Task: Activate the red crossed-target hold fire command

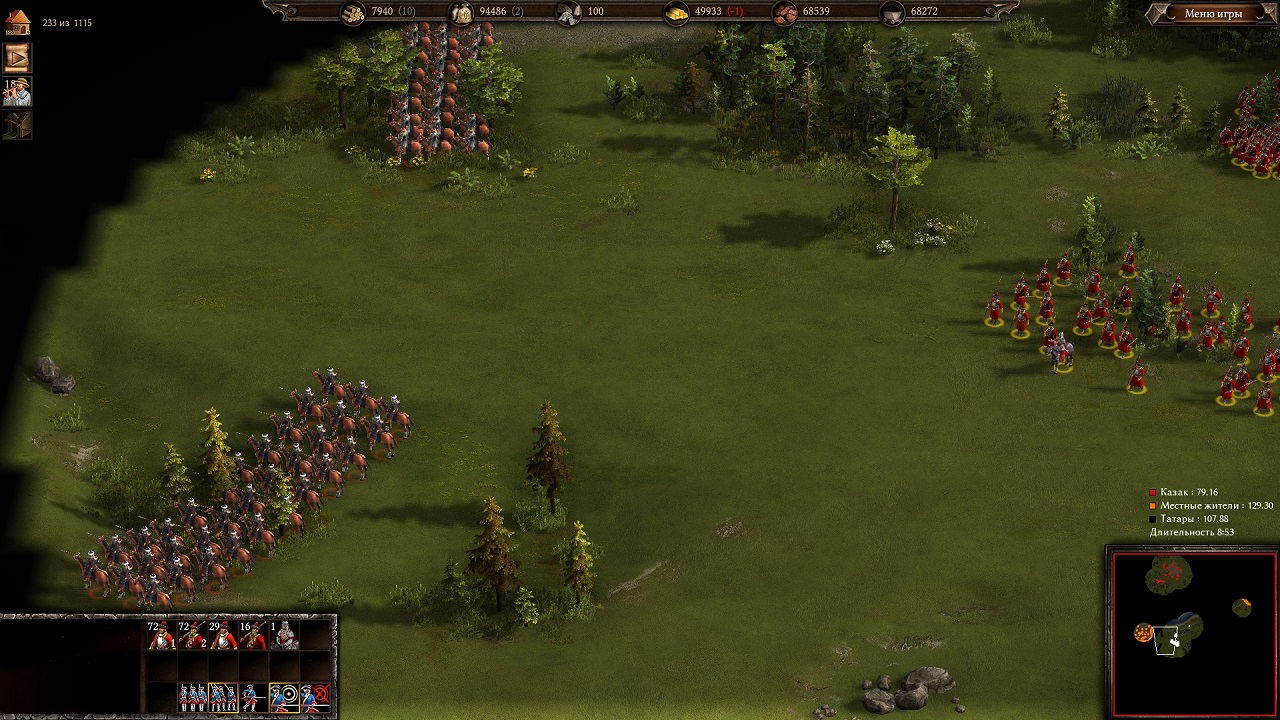Action: pos(316,697)
